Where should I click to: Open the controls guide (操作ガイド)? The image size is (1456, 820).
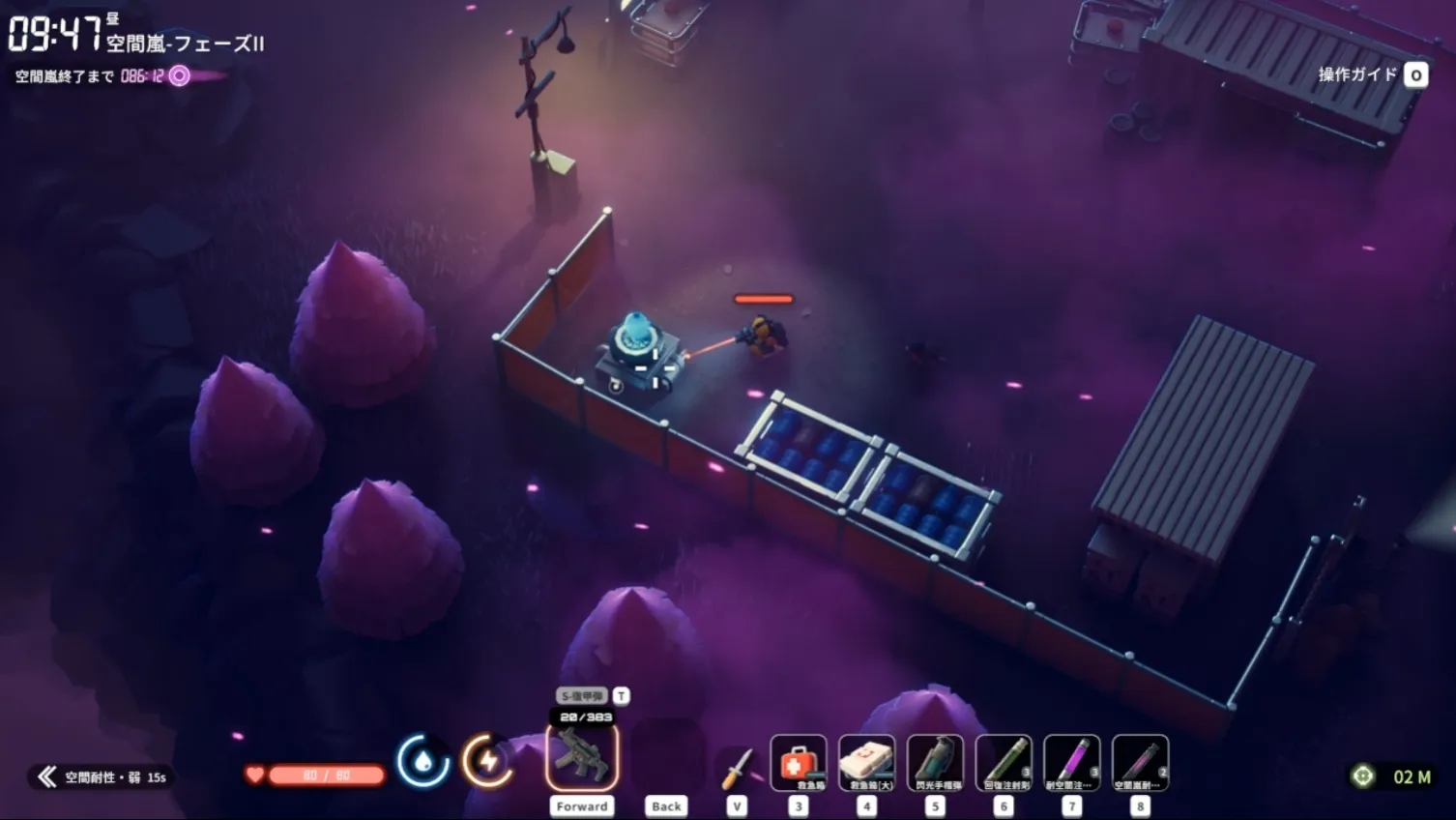(1371, 74)
